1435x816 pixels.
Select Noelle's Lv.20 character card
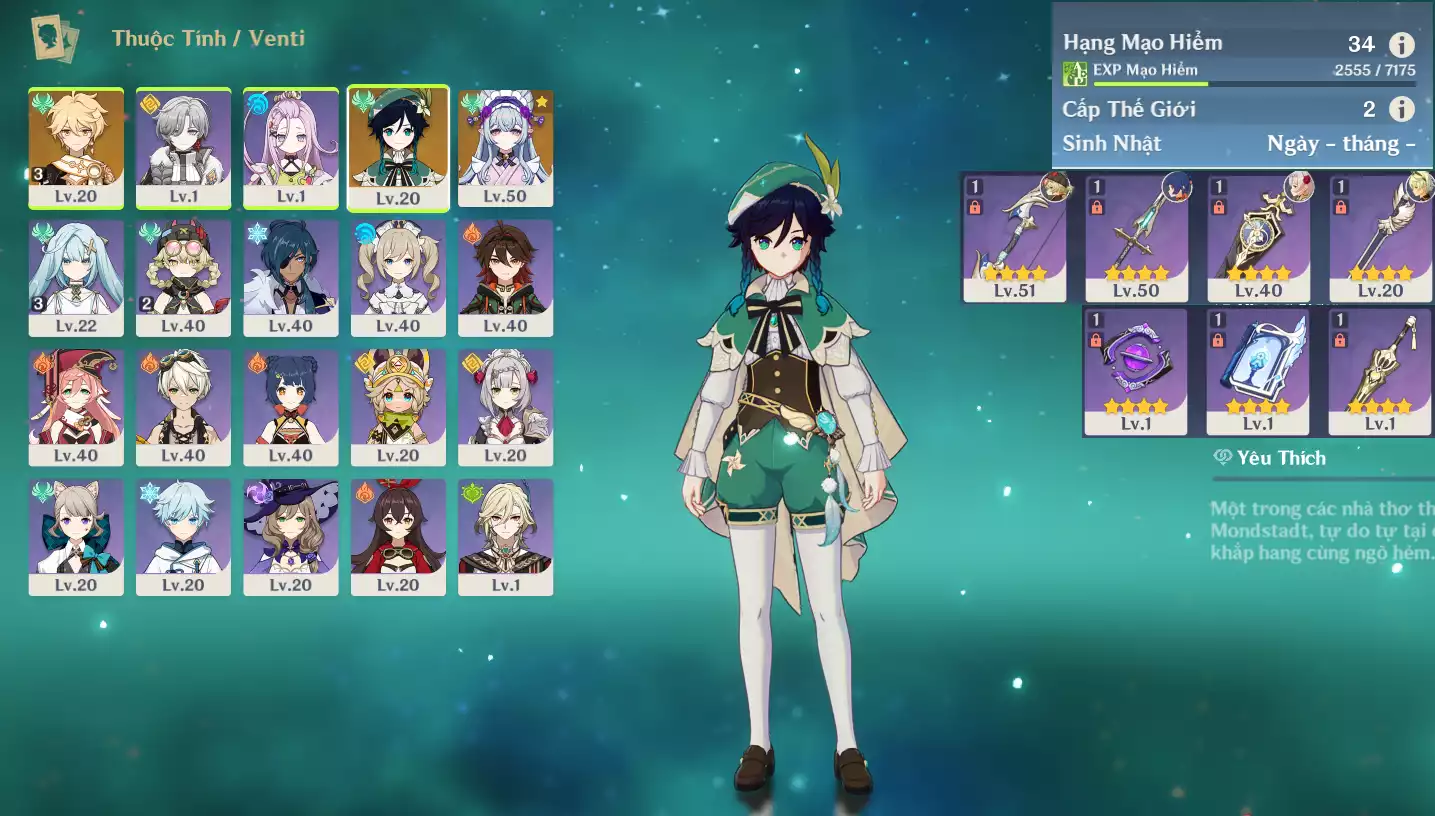tap(505, 407)
